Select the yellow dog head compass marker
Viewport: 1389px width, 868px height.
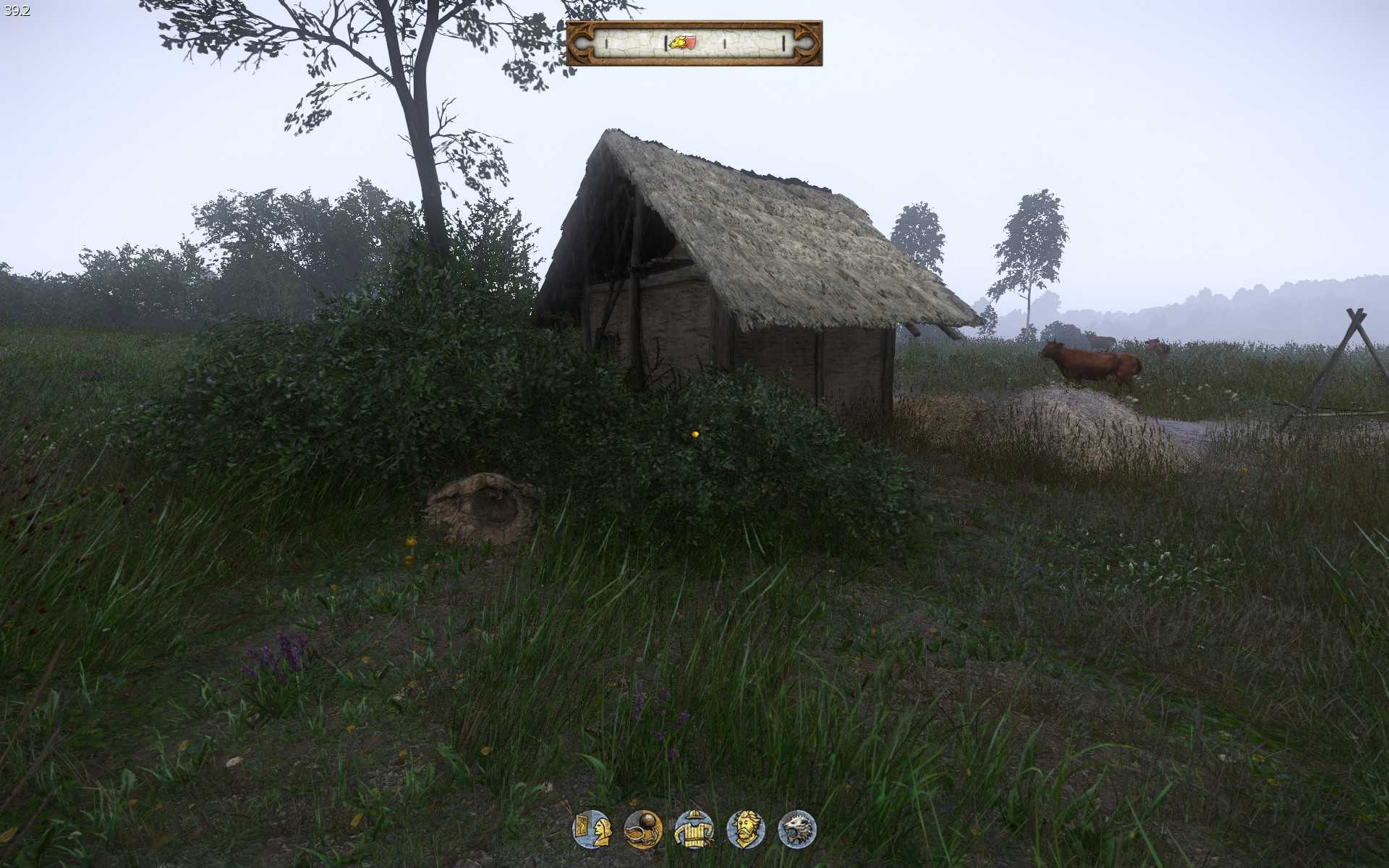(677, 43)
